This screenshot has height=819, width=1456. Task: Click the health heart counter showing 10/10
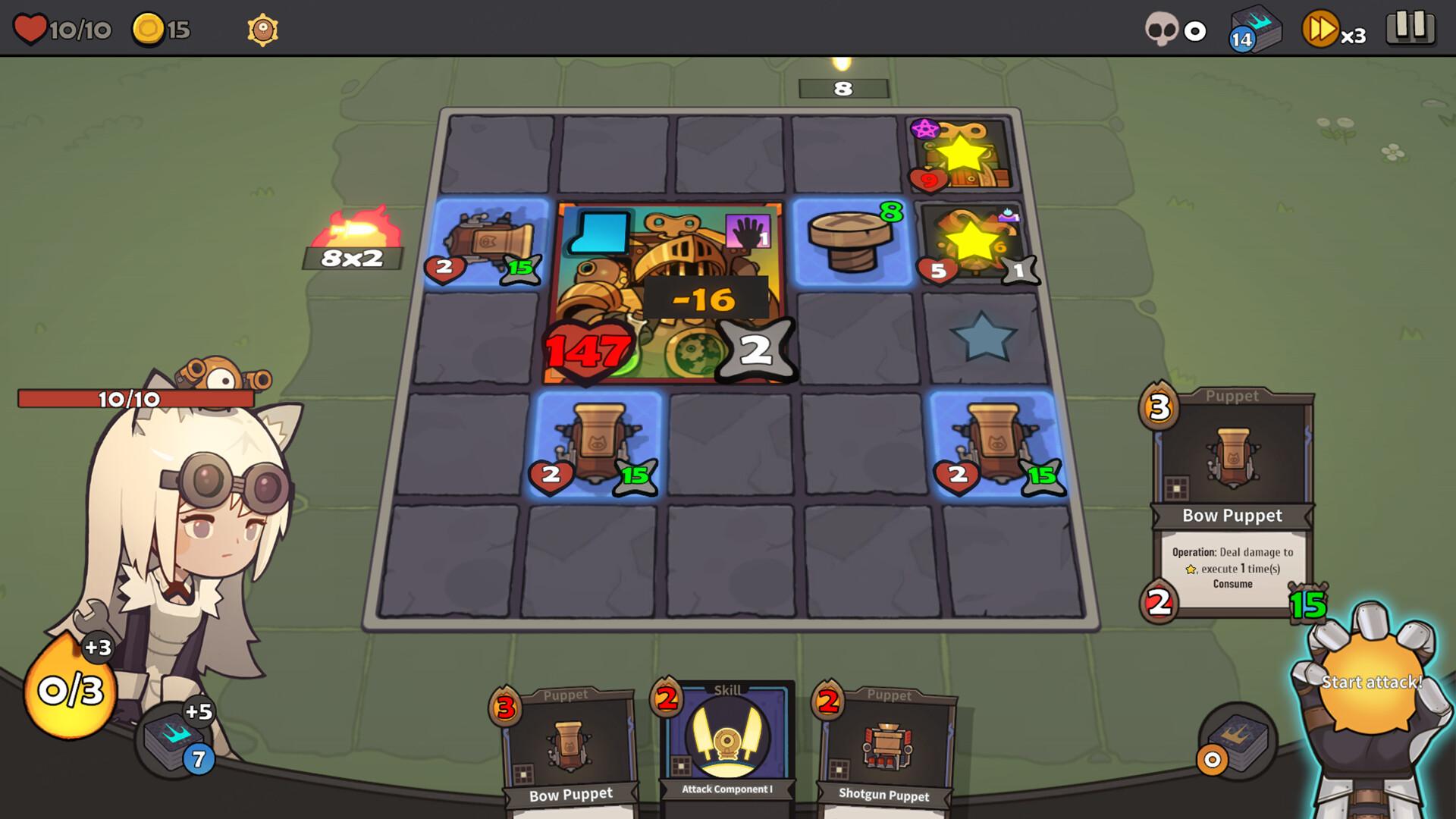[x=64, y=30]
